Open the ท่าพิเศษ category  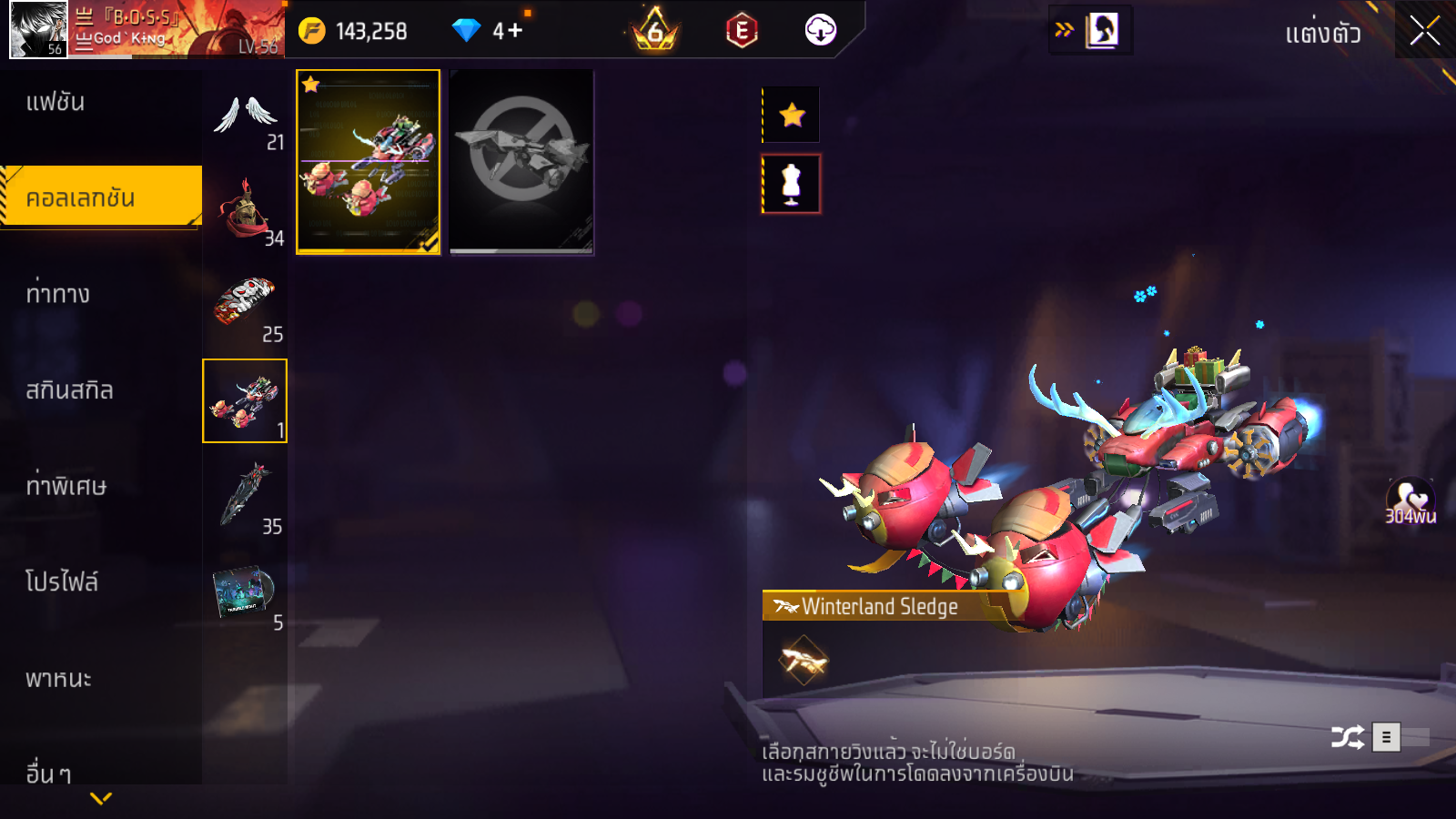[x=66, y=486]
